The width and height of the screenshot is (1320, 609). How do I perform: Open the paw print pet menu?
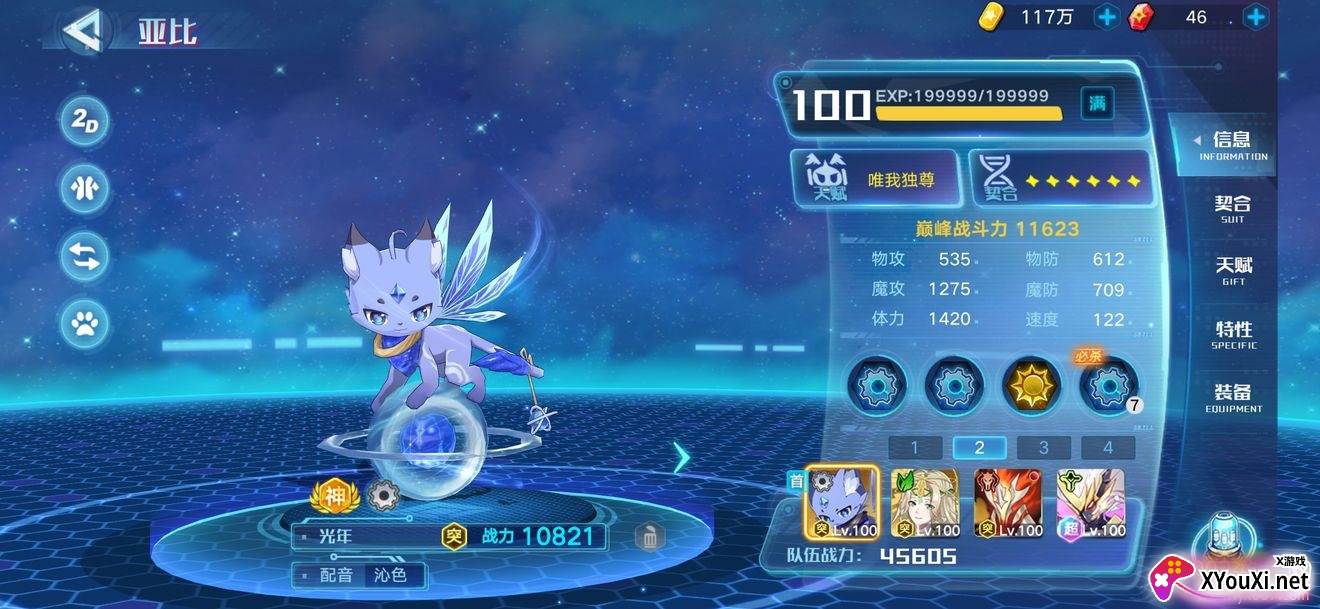(x=85, y=323)
